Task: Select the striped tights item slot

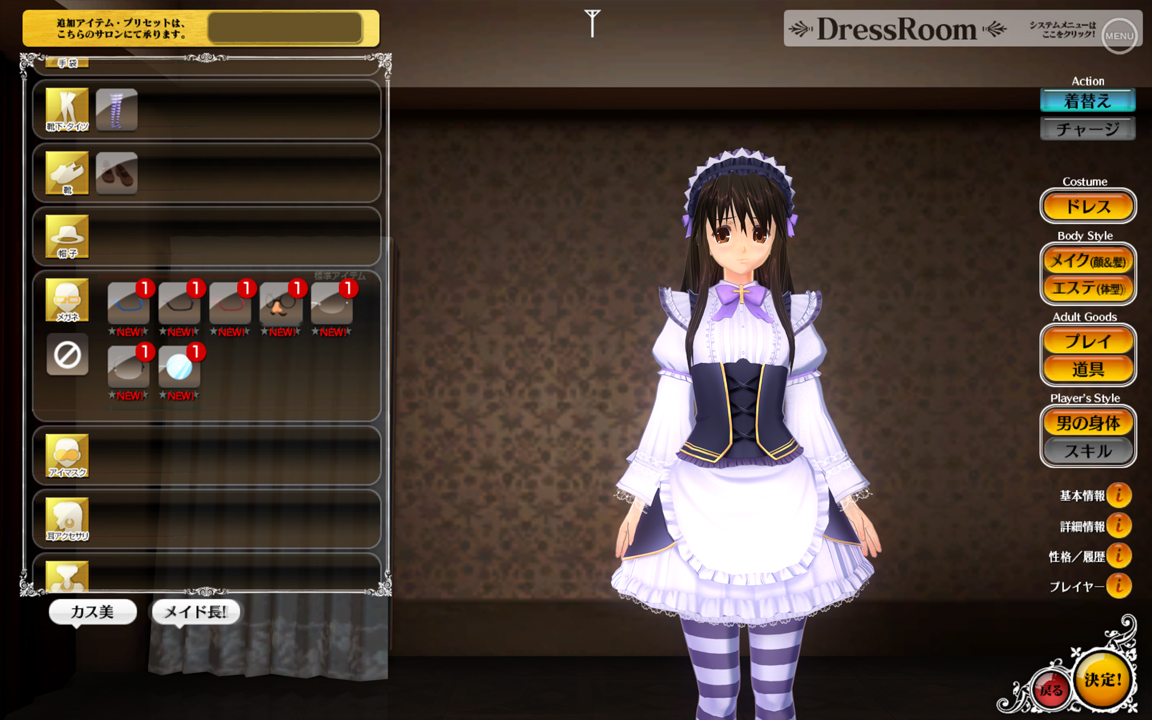Action: click(117, 109)
